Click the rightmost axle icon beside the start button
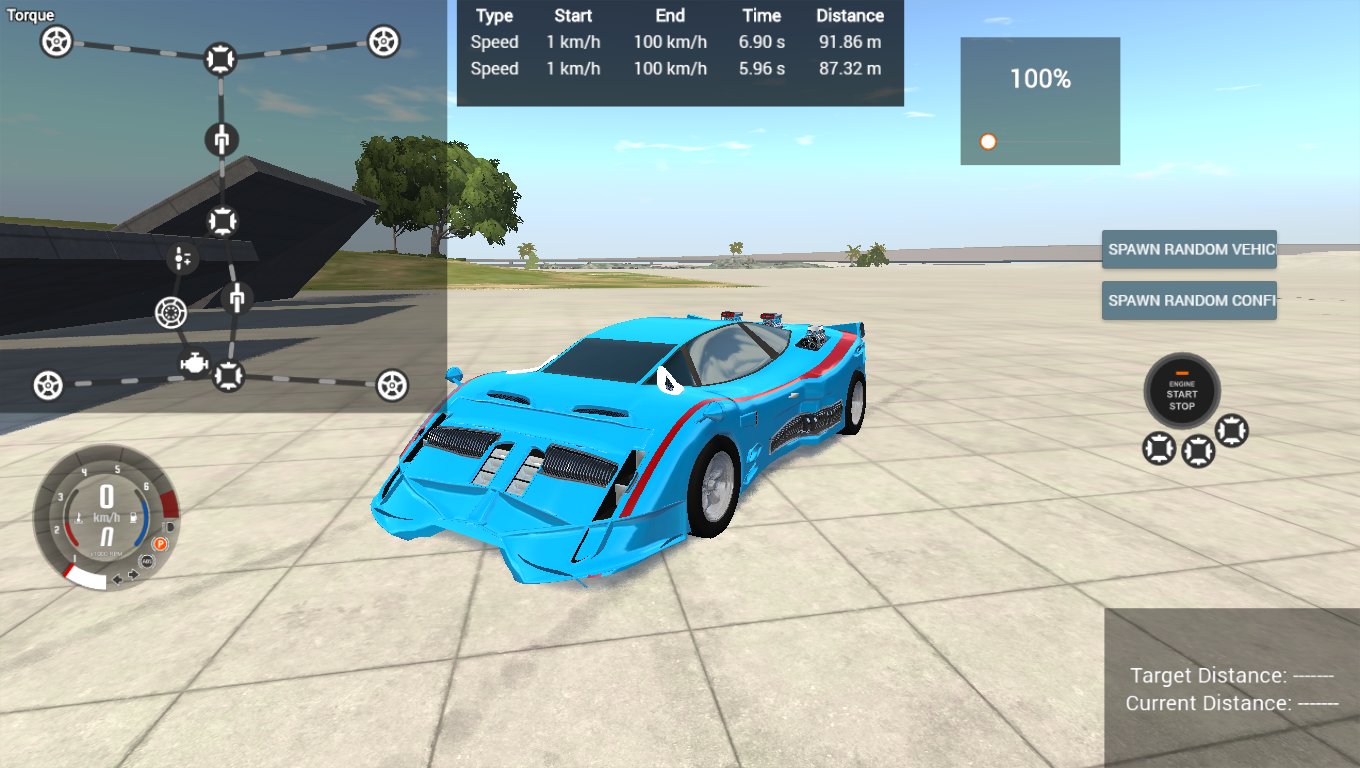The image size is (1360, 768). [x=1232, y=431]
